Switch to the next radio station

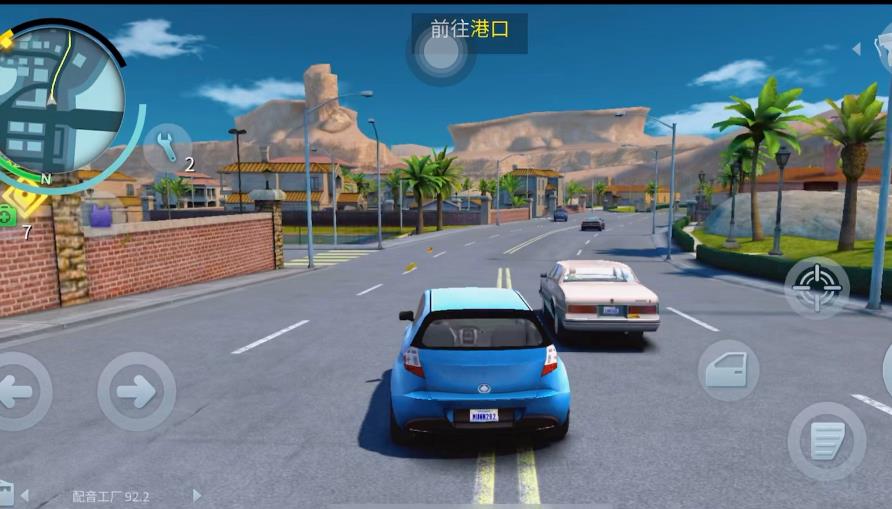tap(197, 495)
